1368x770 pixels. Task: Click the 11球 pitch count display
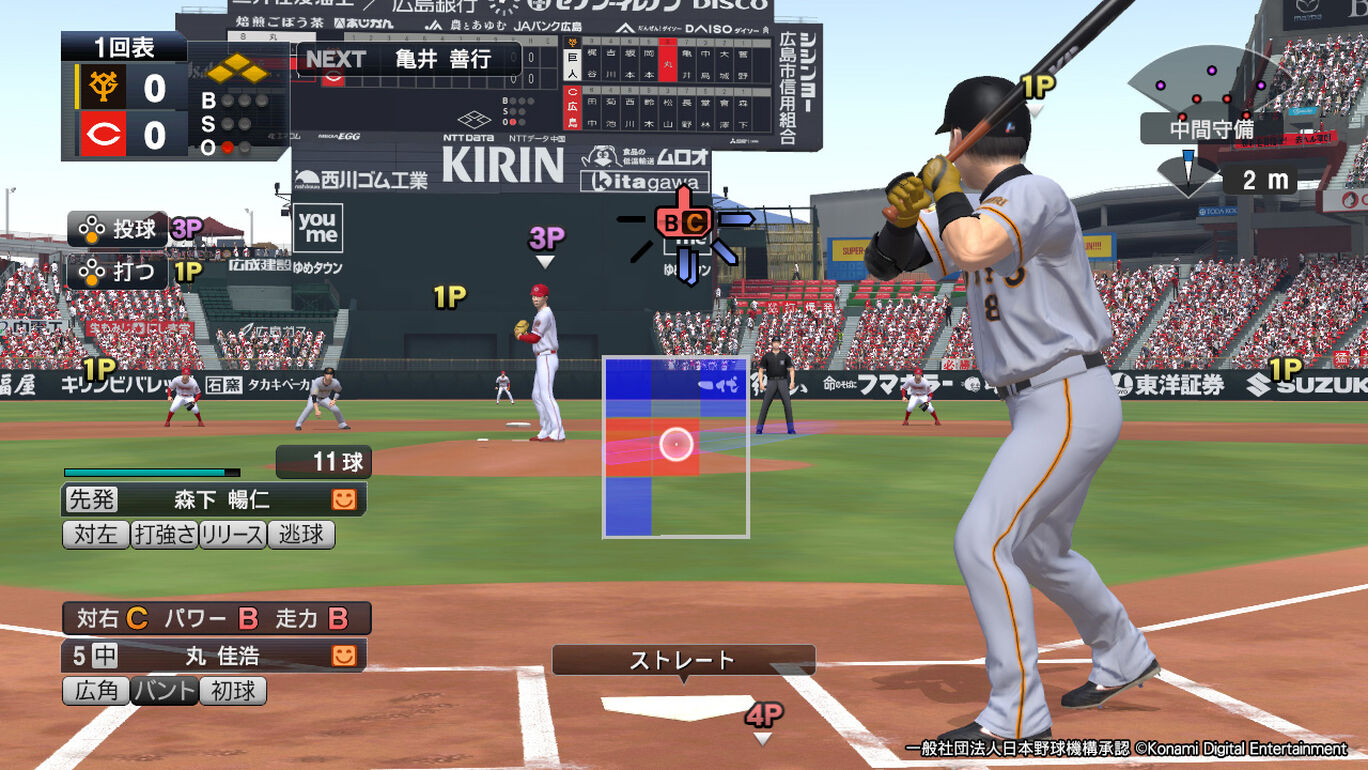point(323,462)
